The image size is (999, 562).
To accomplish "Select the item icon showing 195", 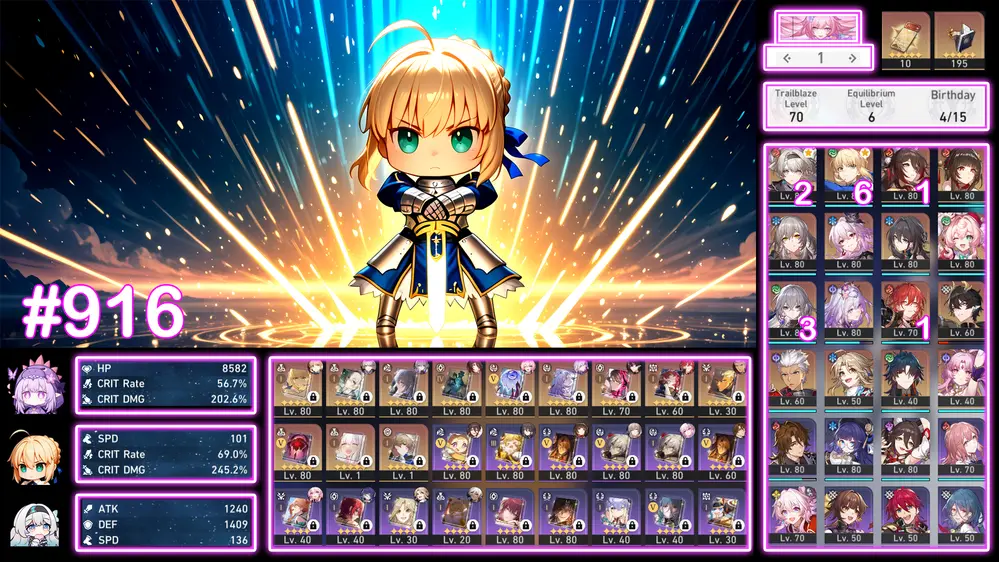I will pos(958,40).
